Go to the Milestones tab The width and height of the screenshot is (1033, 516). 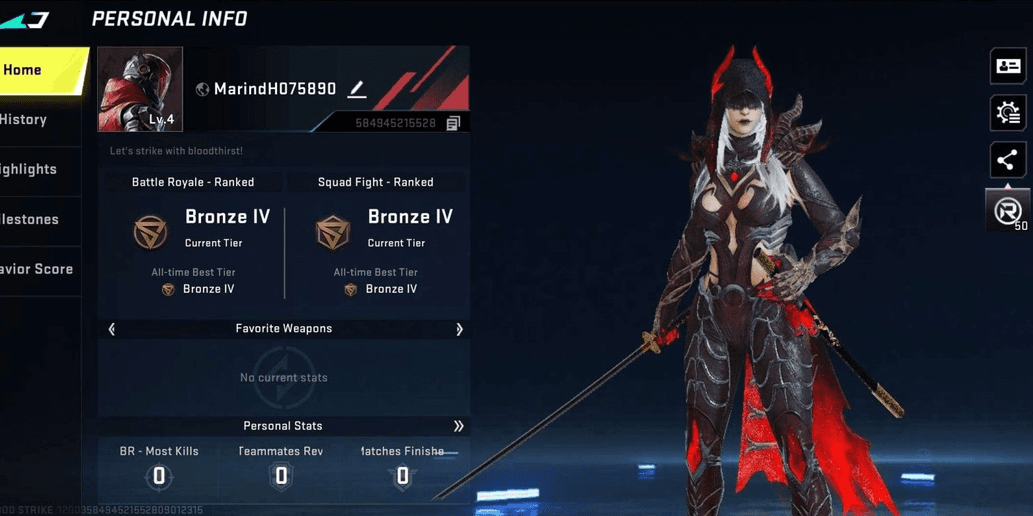tap(32, 220)
